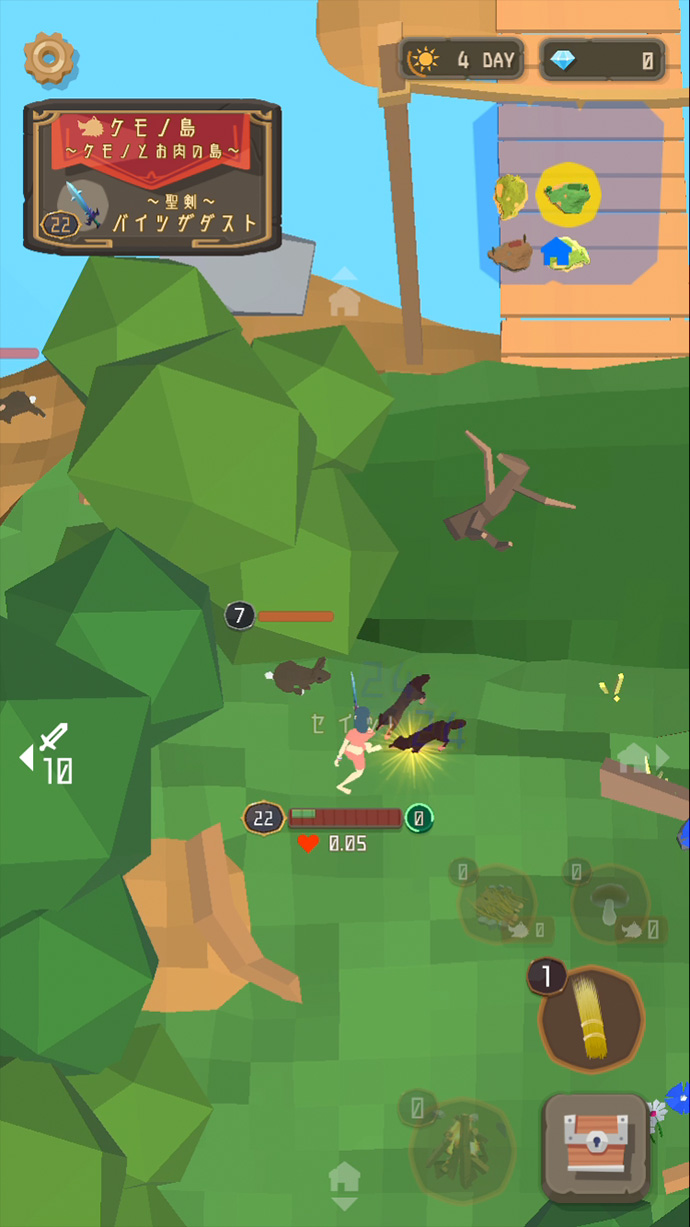Choose the highlighted green island on the map
The width and height of the screenshot is (690, 1227).
[568, 193]
